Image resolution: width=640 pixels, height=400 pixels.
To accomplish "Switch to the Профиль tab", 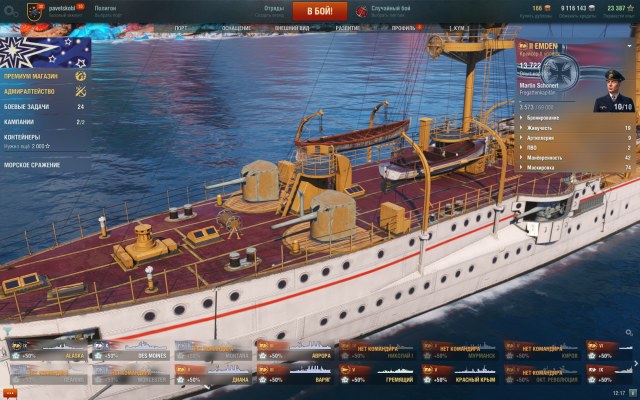I will (x=401, y=29).
